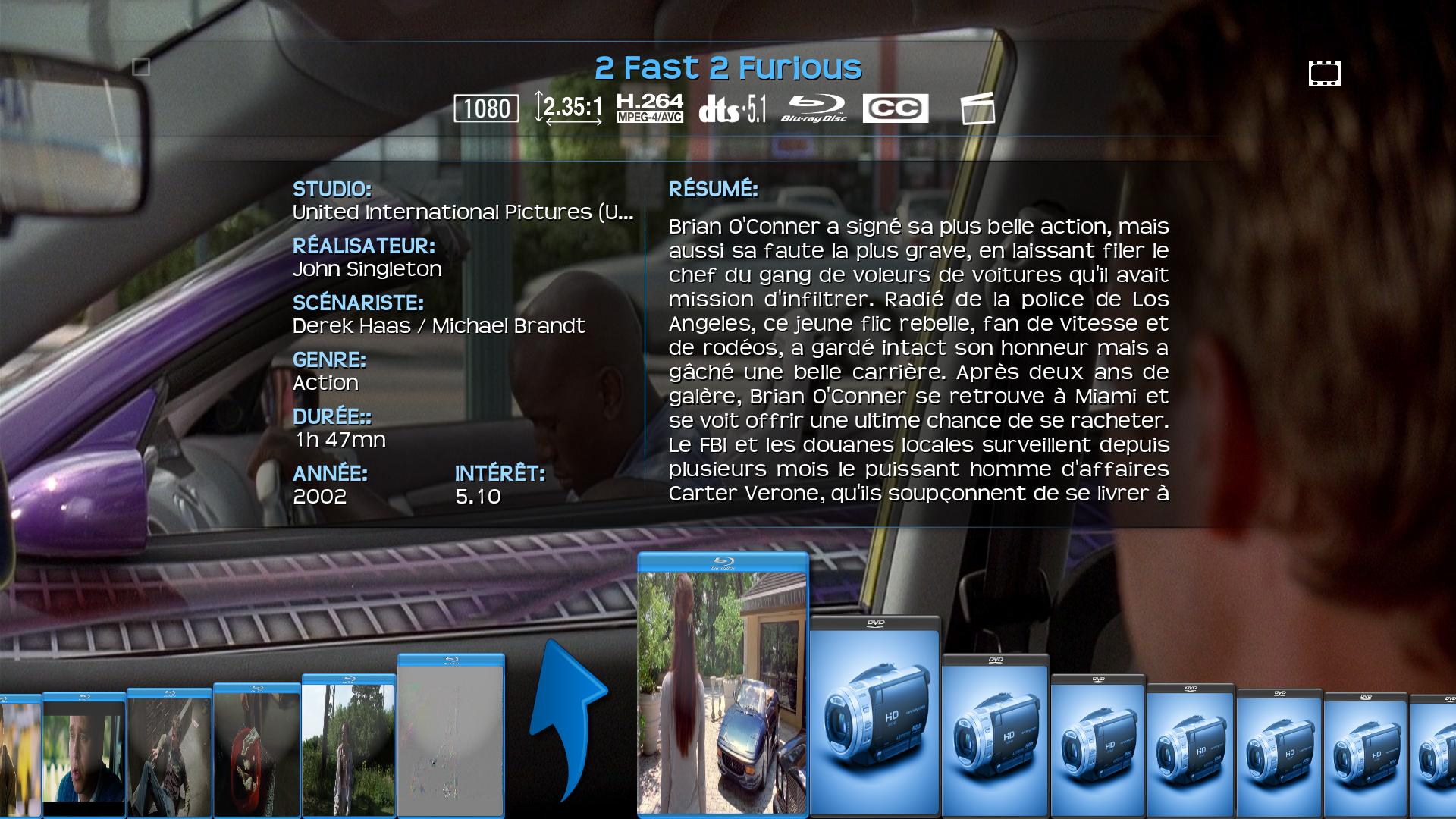
Task: Open the gray blank Blu-ray cover
Action: click(450, 737)
